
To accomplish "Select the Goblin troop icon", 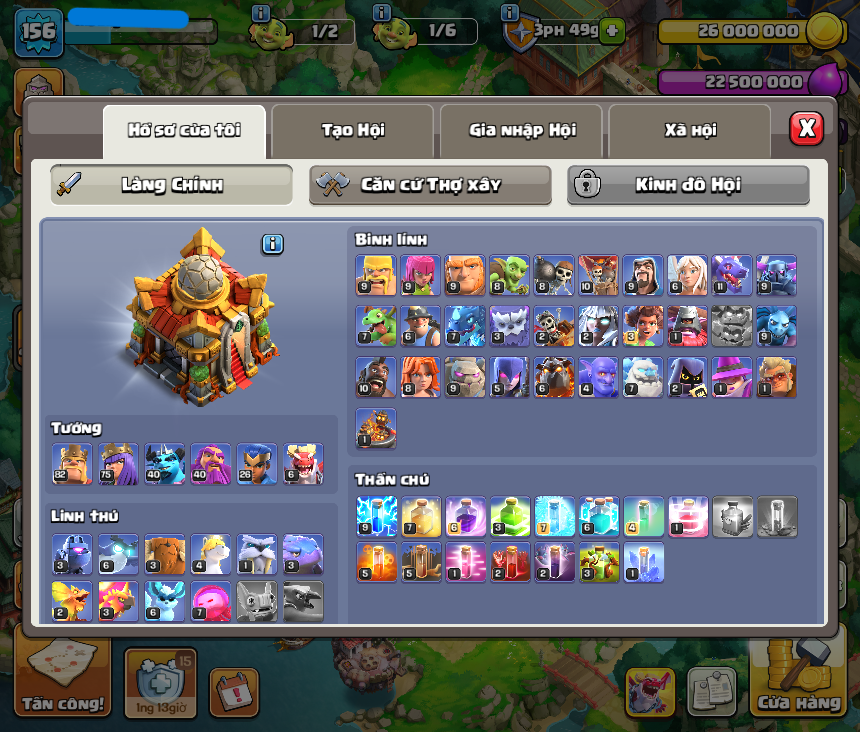I will pos(508,275).
